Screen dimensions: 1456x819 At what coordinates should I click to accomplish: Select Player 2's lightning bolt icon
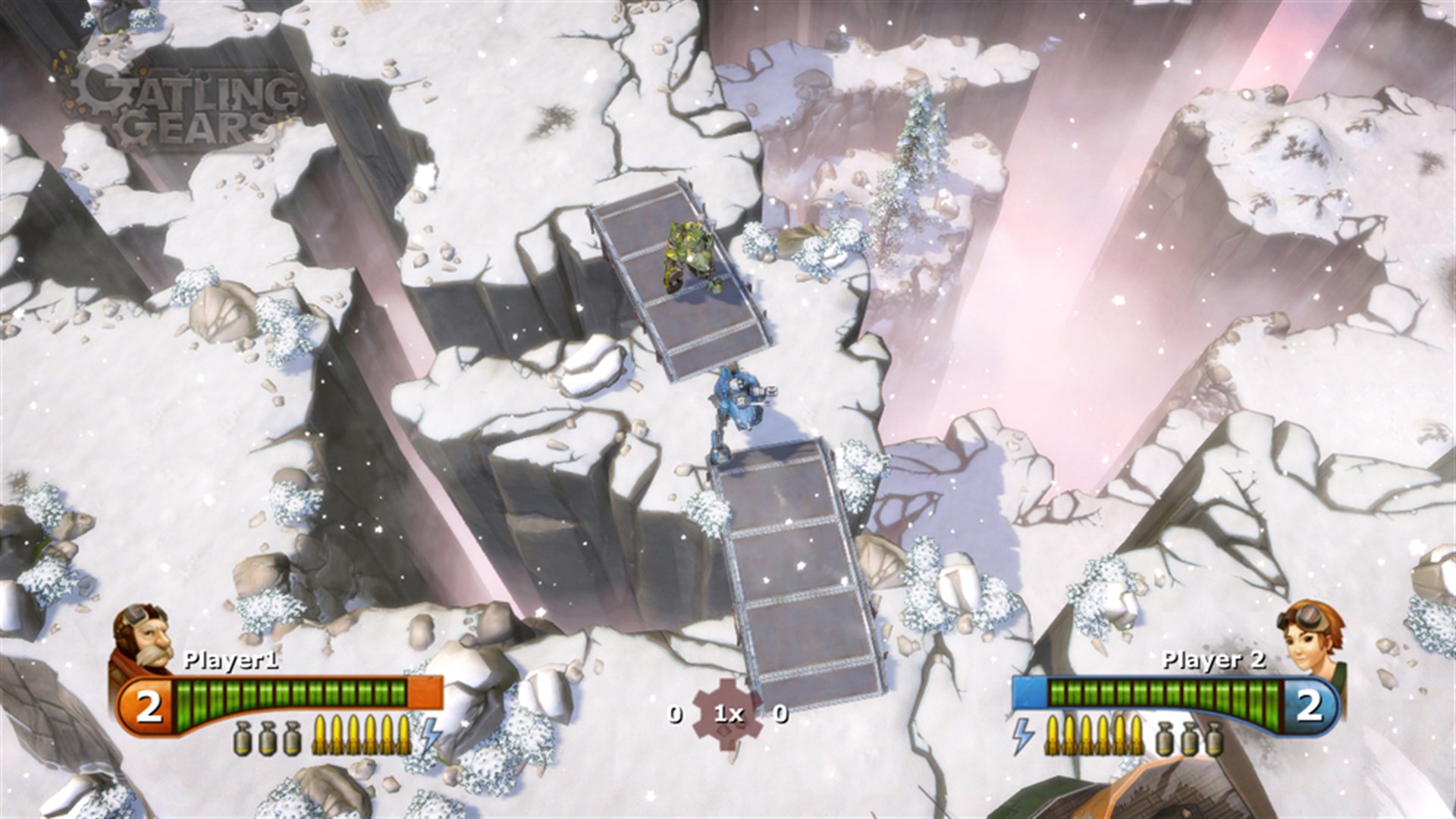point(1021,732)
